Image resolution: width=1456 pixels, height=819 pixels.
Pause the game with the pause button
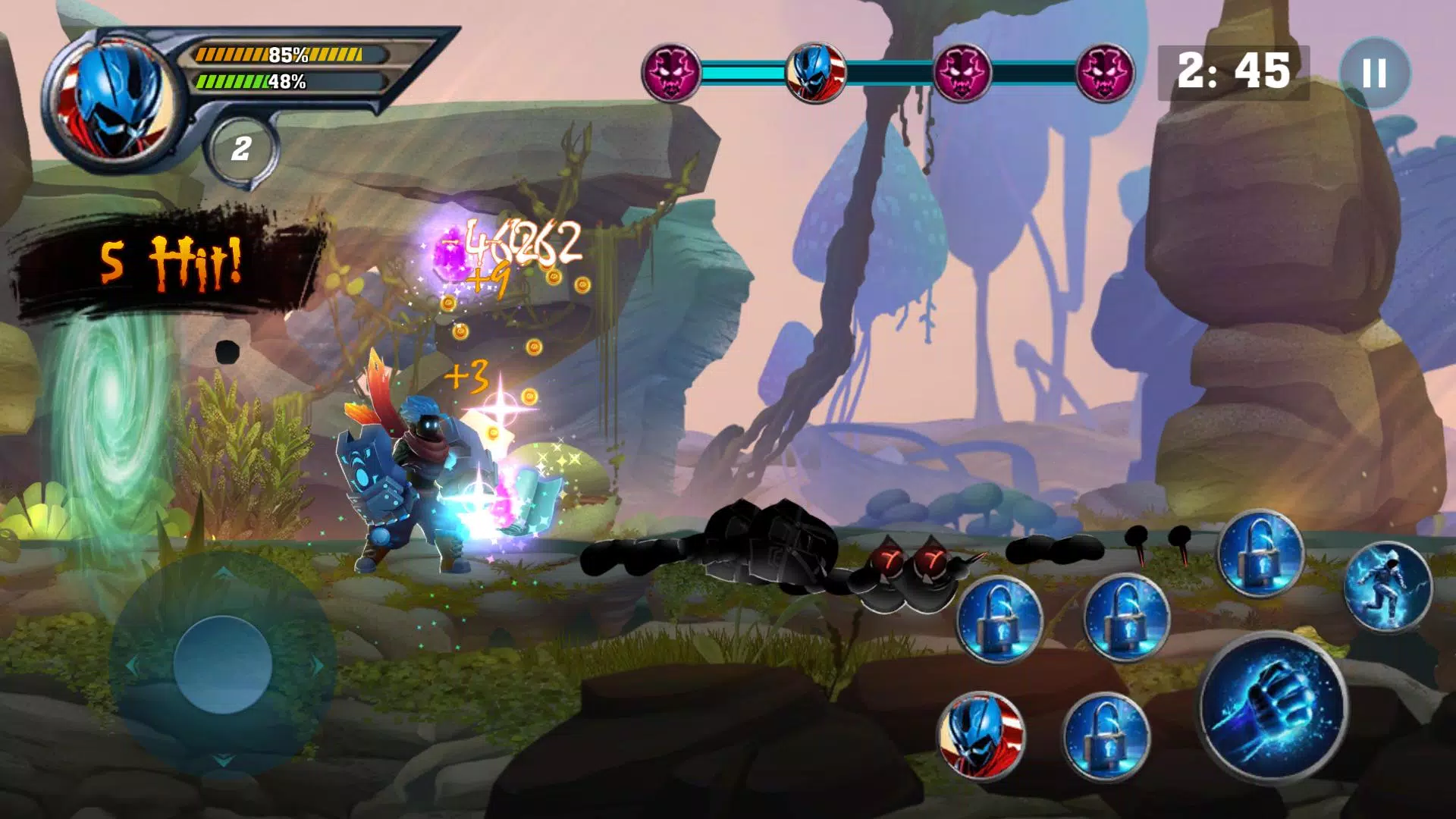1374,73
